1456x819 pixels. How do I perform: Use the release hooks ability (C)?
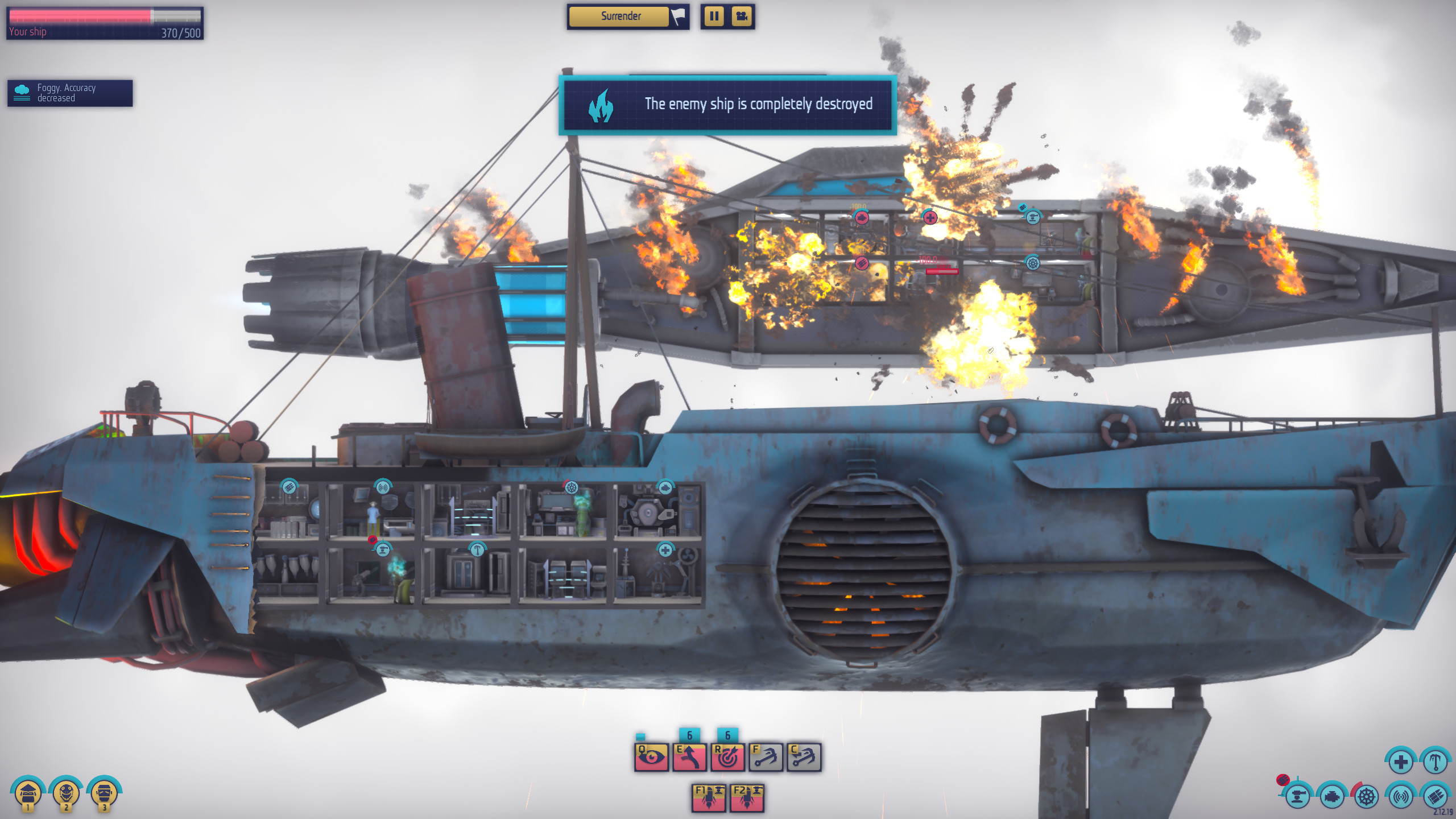coord(804,757)
